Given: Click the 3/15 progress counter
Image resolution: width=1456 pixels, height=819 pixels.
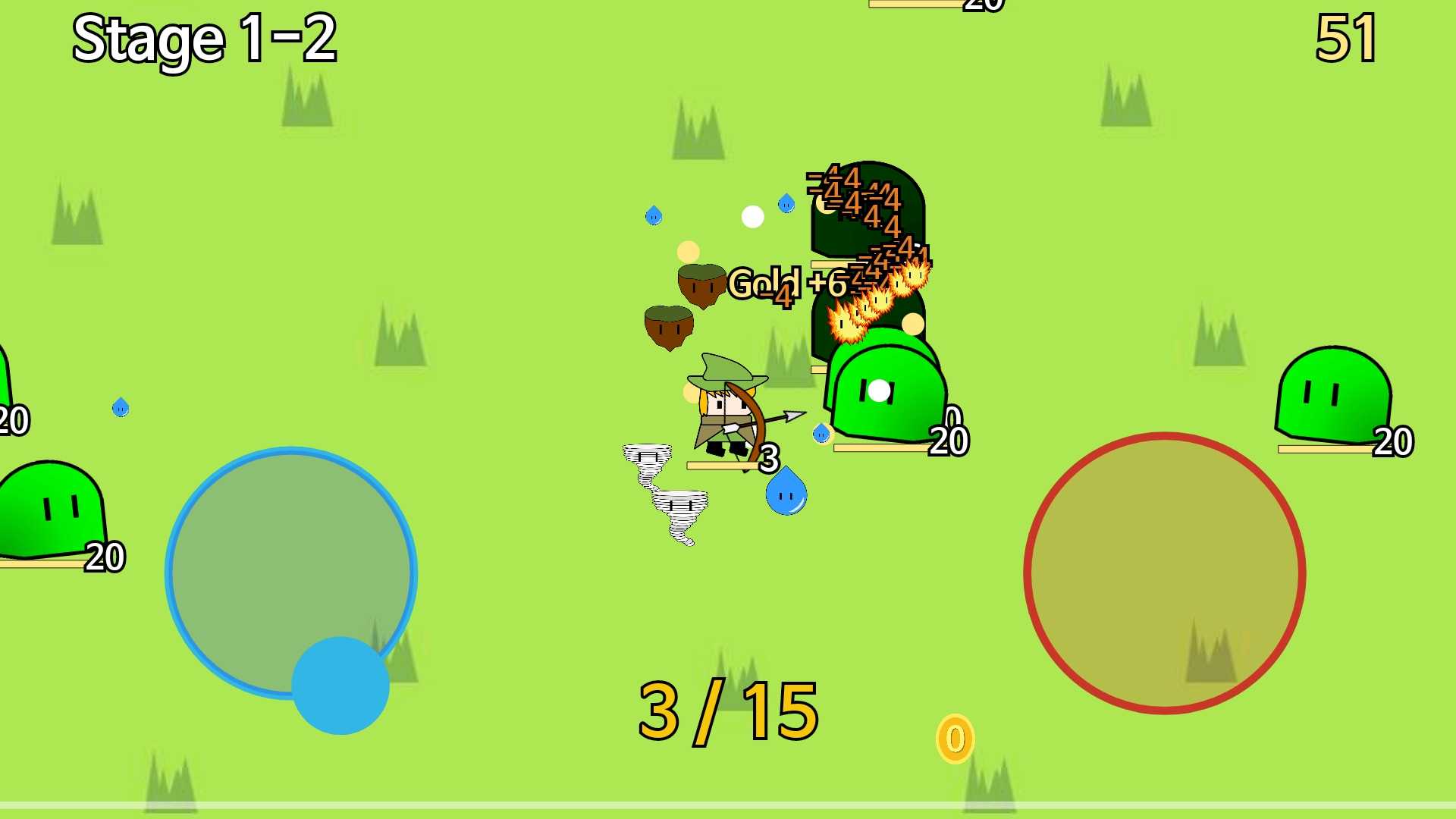Looking at the screenshot, I should pyautogui.click(x=726, y=711).
